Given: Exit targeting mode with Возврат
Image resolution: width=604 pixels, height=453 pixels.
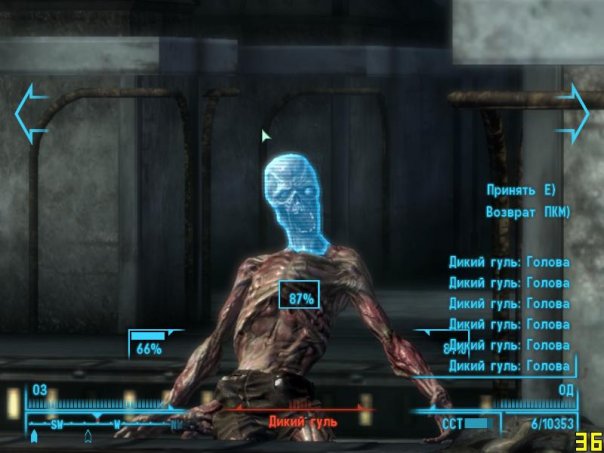Looking at the screenshot, I should coord(527,212).
